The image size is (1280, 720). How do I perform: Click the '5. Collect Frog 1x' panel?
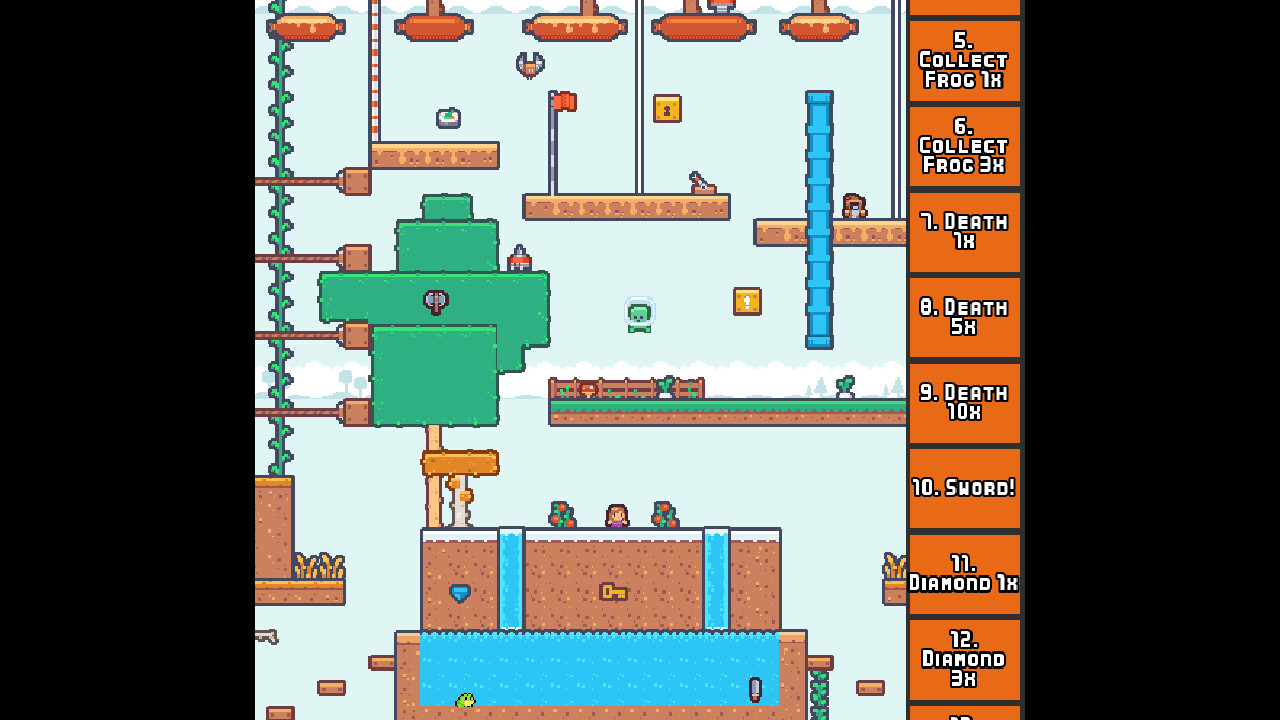click(964, 62)
